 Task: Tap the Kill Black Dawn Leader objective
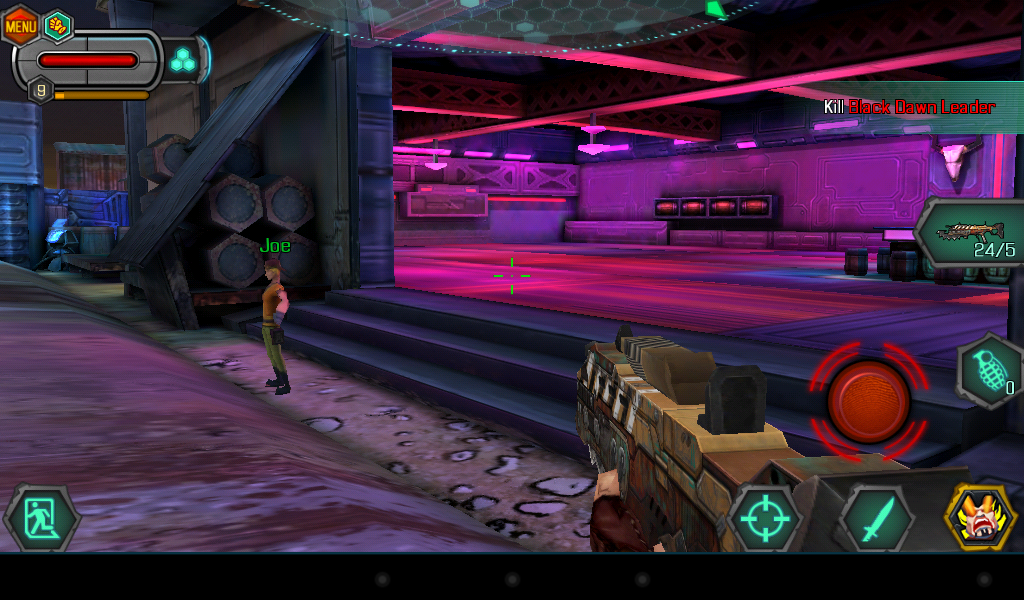point(908,107)
